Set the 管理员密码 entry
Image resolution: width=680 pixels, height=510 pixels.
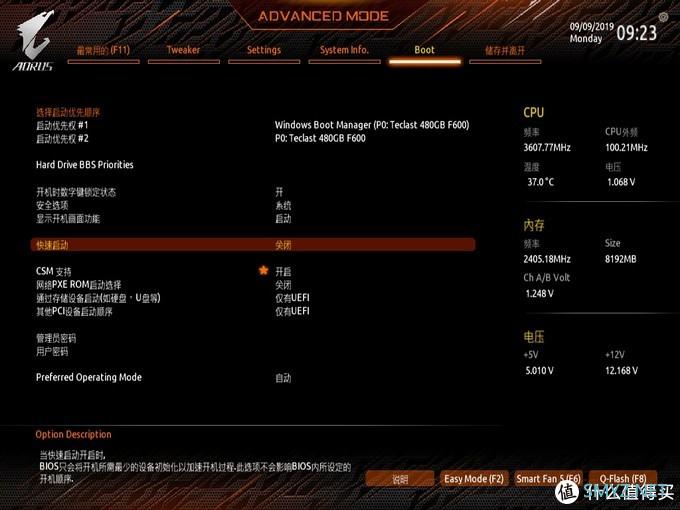coord(56,338)
